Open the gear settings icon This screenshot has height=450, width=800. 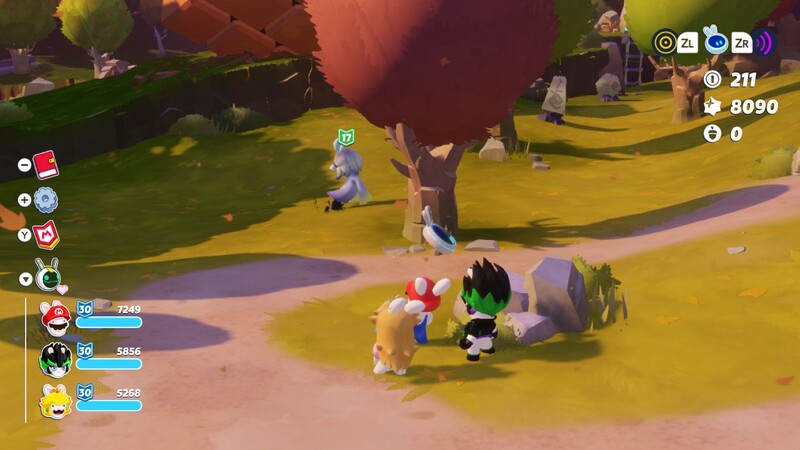(46, 199)
